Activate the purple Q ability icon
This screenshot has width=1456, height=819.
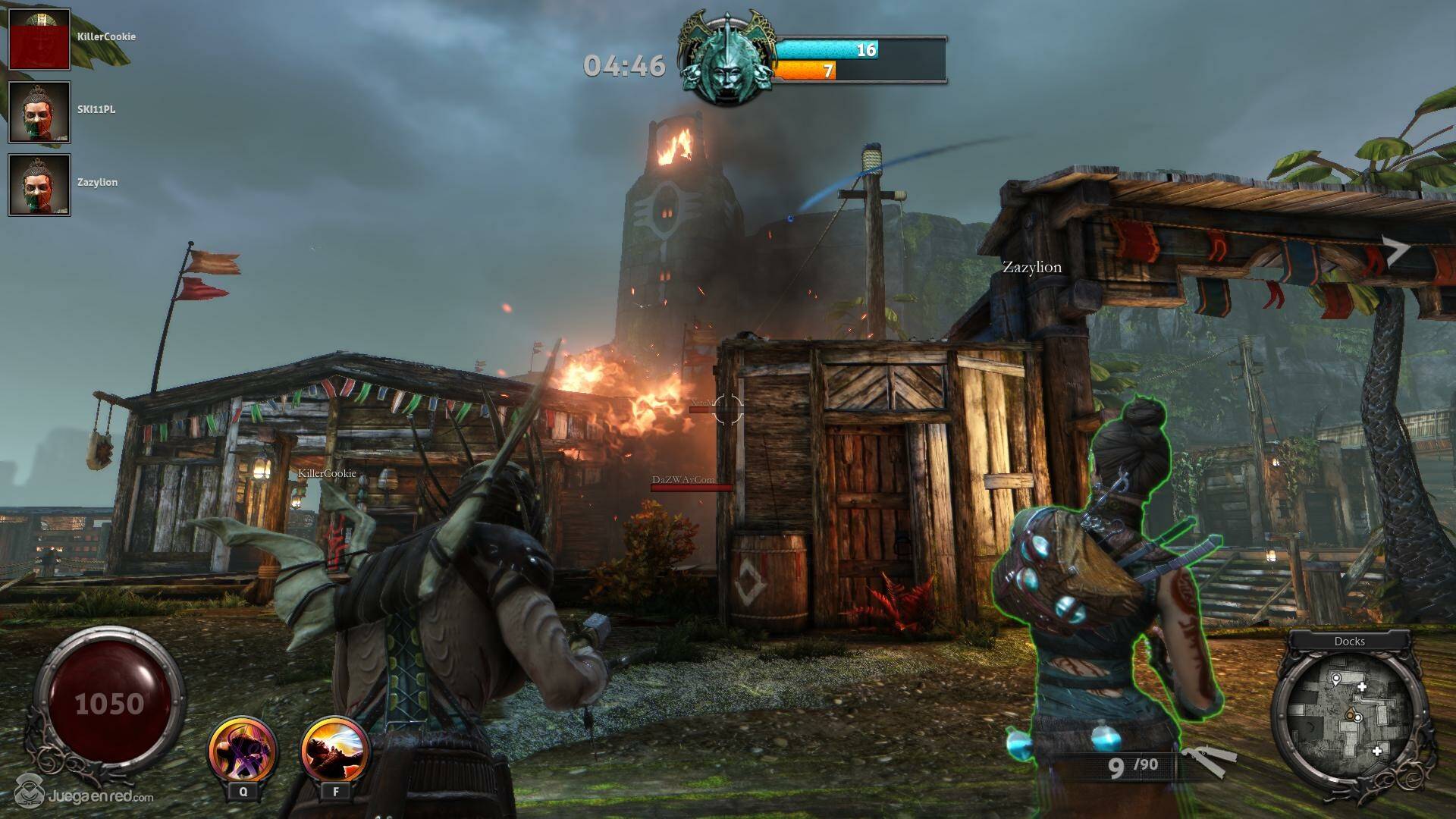243,752
